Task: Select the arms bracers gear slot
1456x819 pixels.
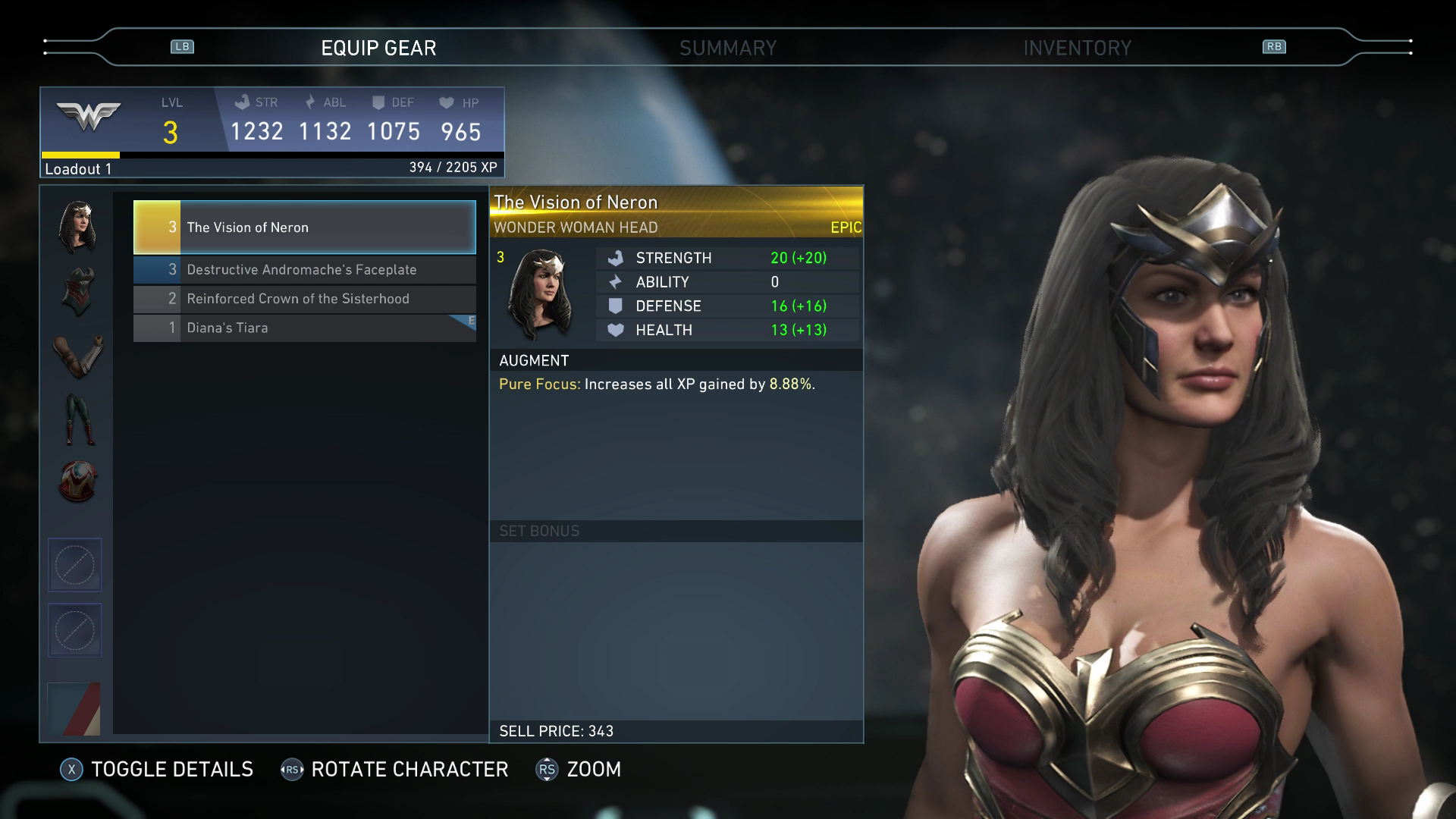Action: click(77, 356)
